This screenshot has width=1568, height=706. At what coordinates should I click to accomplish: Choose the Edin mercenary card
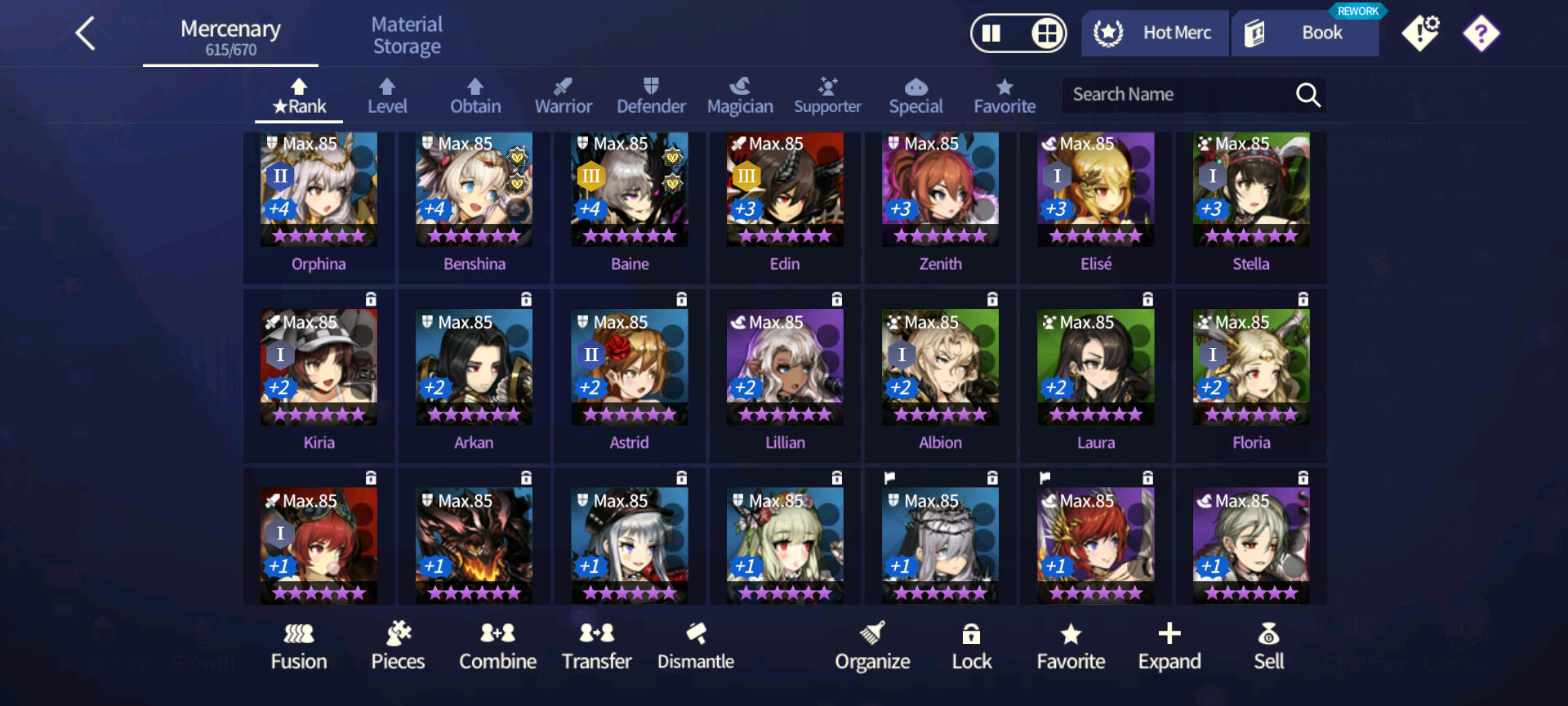[785, 200]
